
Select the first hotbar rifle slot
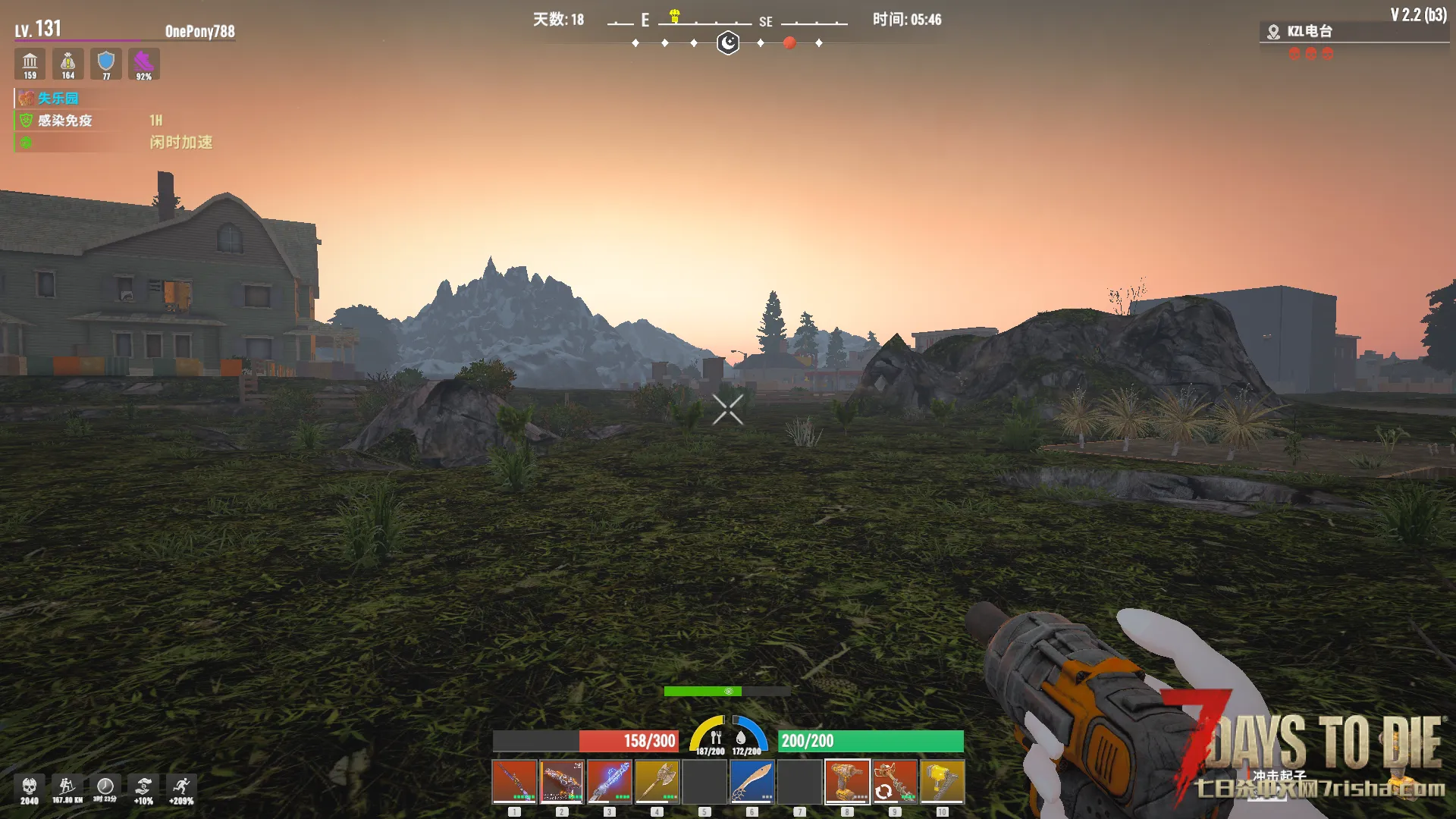[x=514, y=781]
